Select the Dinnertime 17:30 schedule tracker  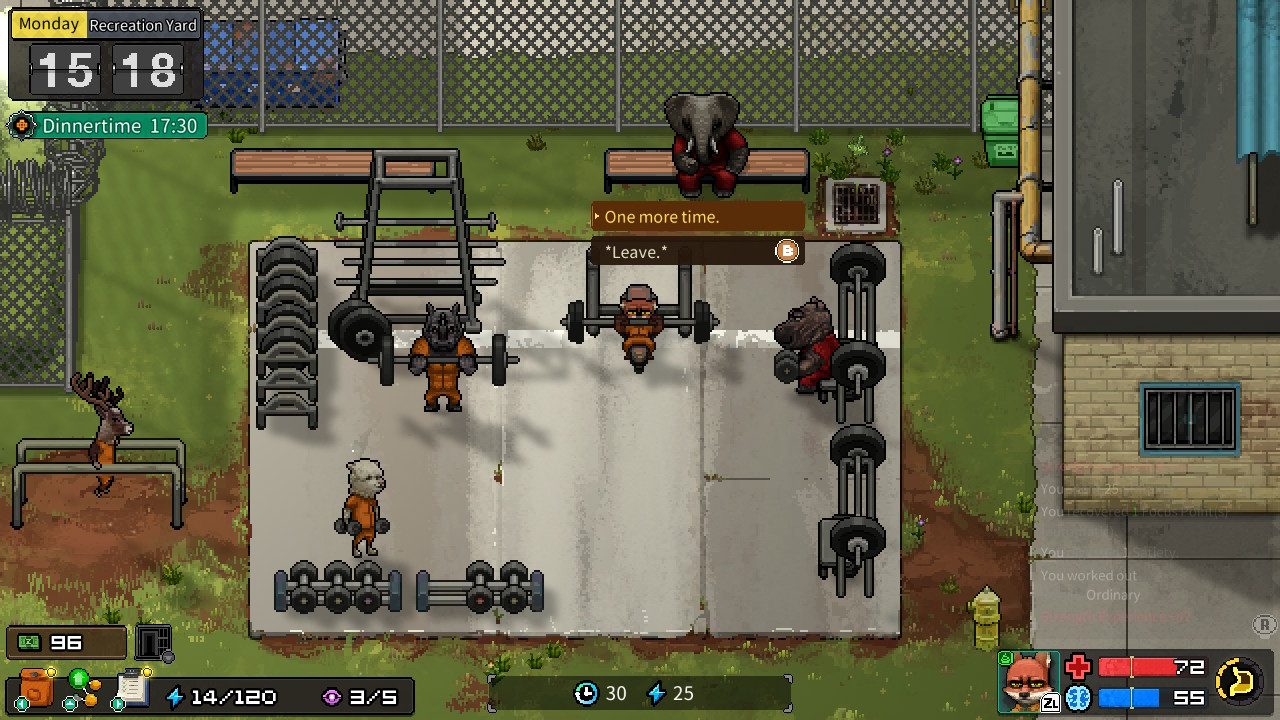tap(106, 126)
